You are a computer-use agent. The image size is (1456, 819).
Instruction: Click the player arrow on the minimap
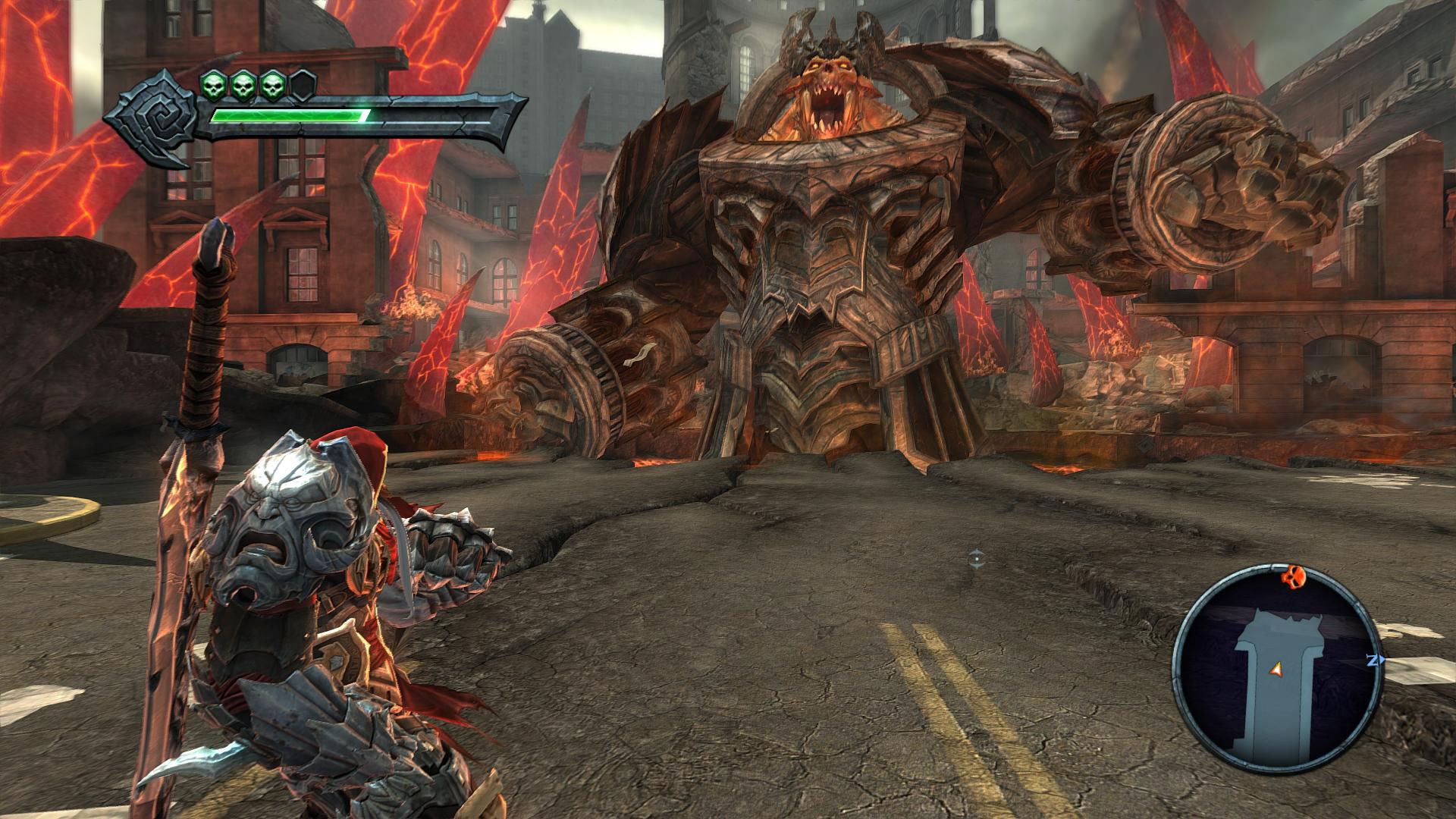1277,668
